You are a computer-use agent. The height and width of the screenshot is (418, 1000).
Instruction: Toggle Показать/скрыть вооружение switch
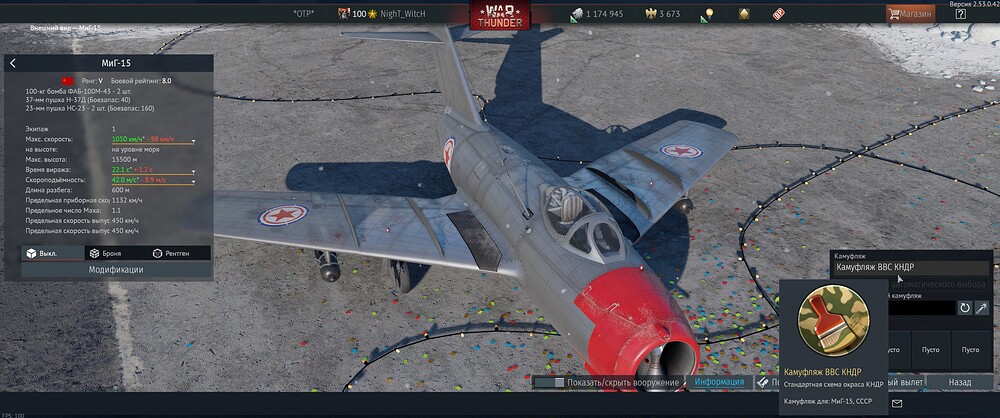(550, 382)
